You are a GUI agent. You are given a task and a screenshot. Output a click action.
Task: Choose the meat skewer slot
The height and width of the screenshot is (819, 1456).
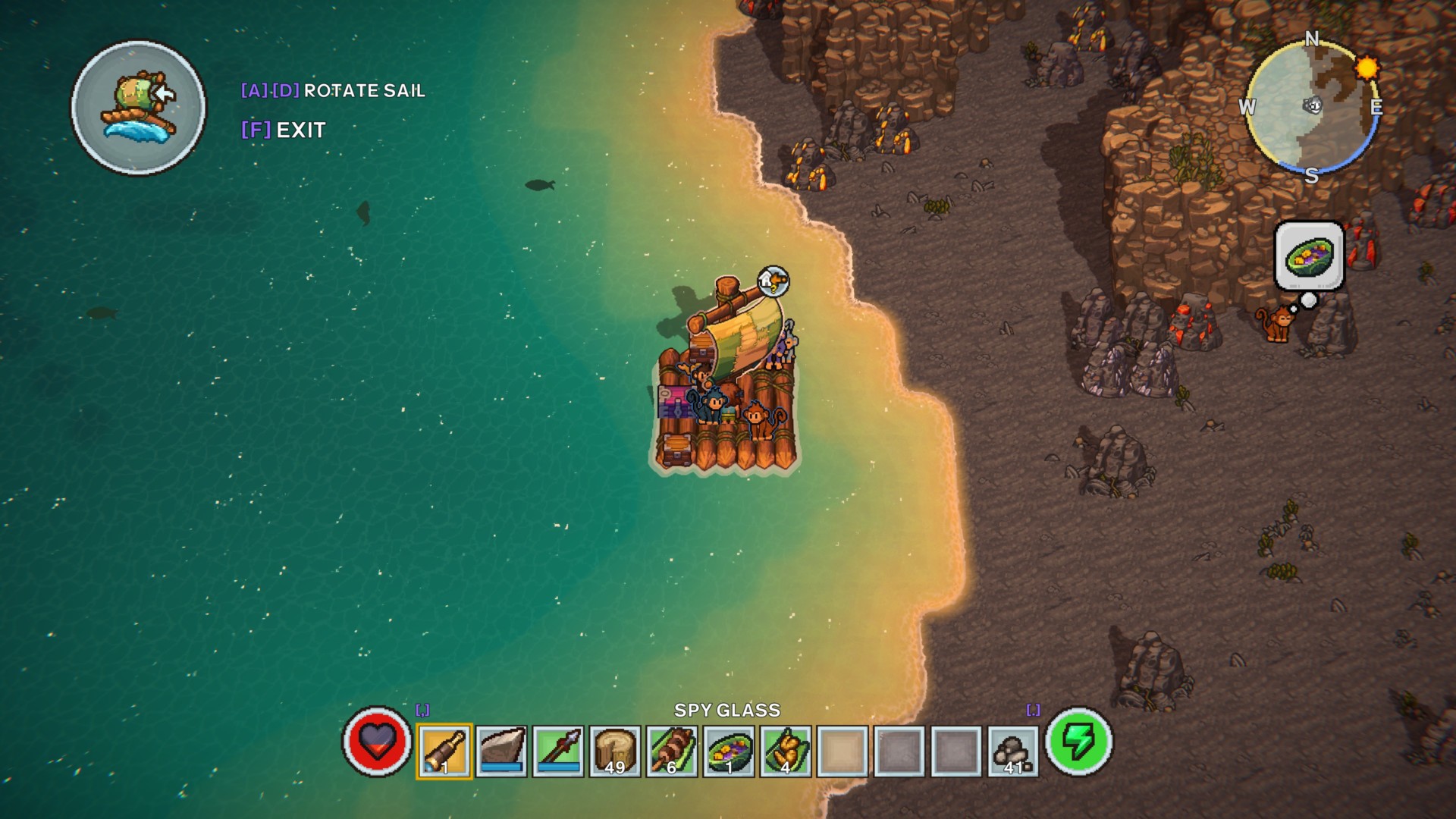coord(672,751)
